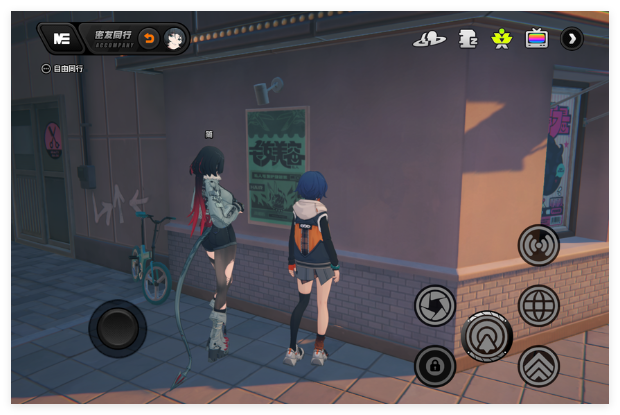Toggle the padlock button
This screenshot has width=620, height=415.
pyautogui.click(x=435, y=366)
